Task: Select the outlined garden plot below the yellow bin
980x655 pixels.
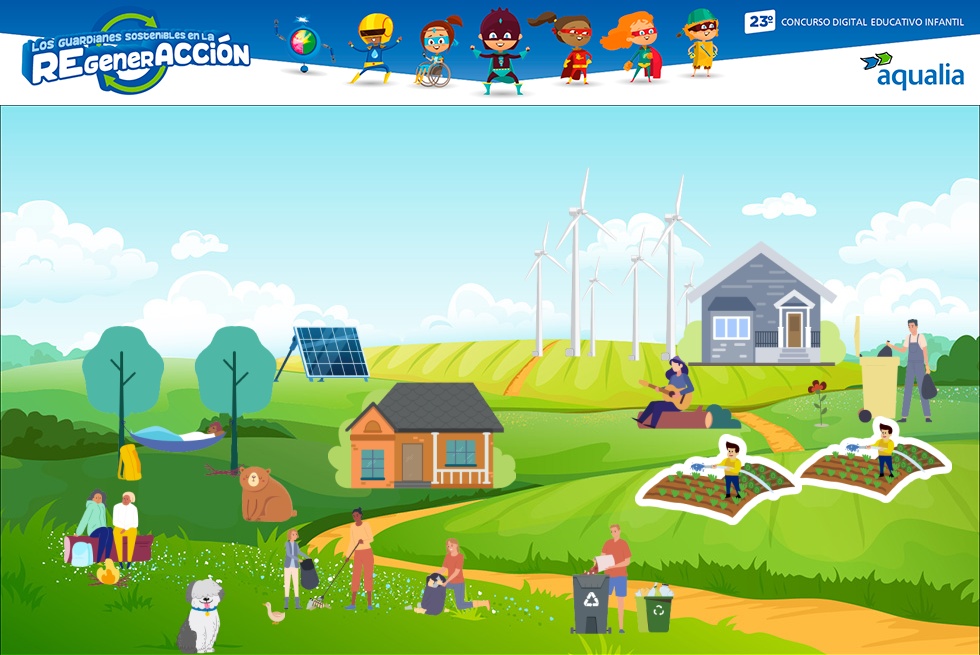Action: click(x=873, y=460)
